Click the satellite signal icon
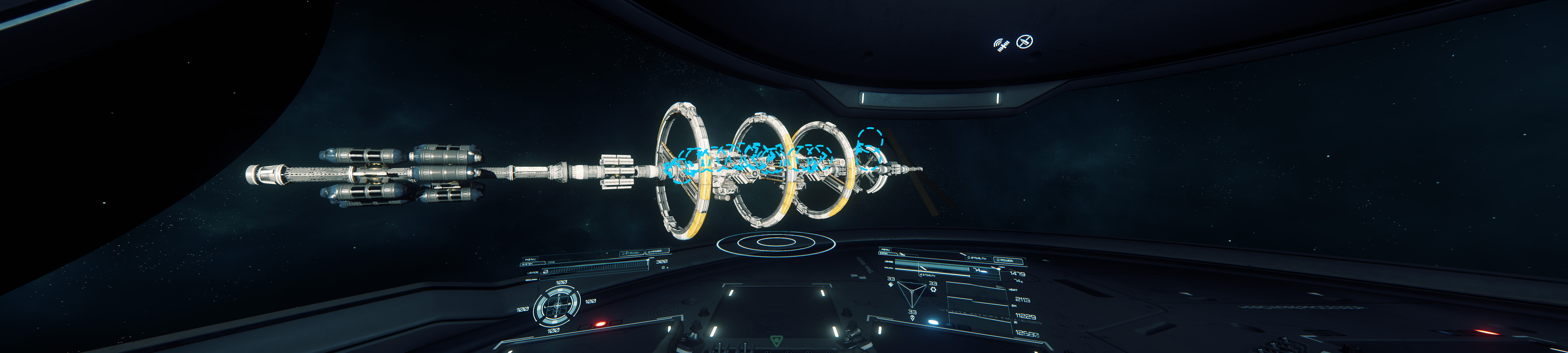Image resolution: width=1568 pixels, height=353 pixels. pyautogui.click(x=1001, y=44)
